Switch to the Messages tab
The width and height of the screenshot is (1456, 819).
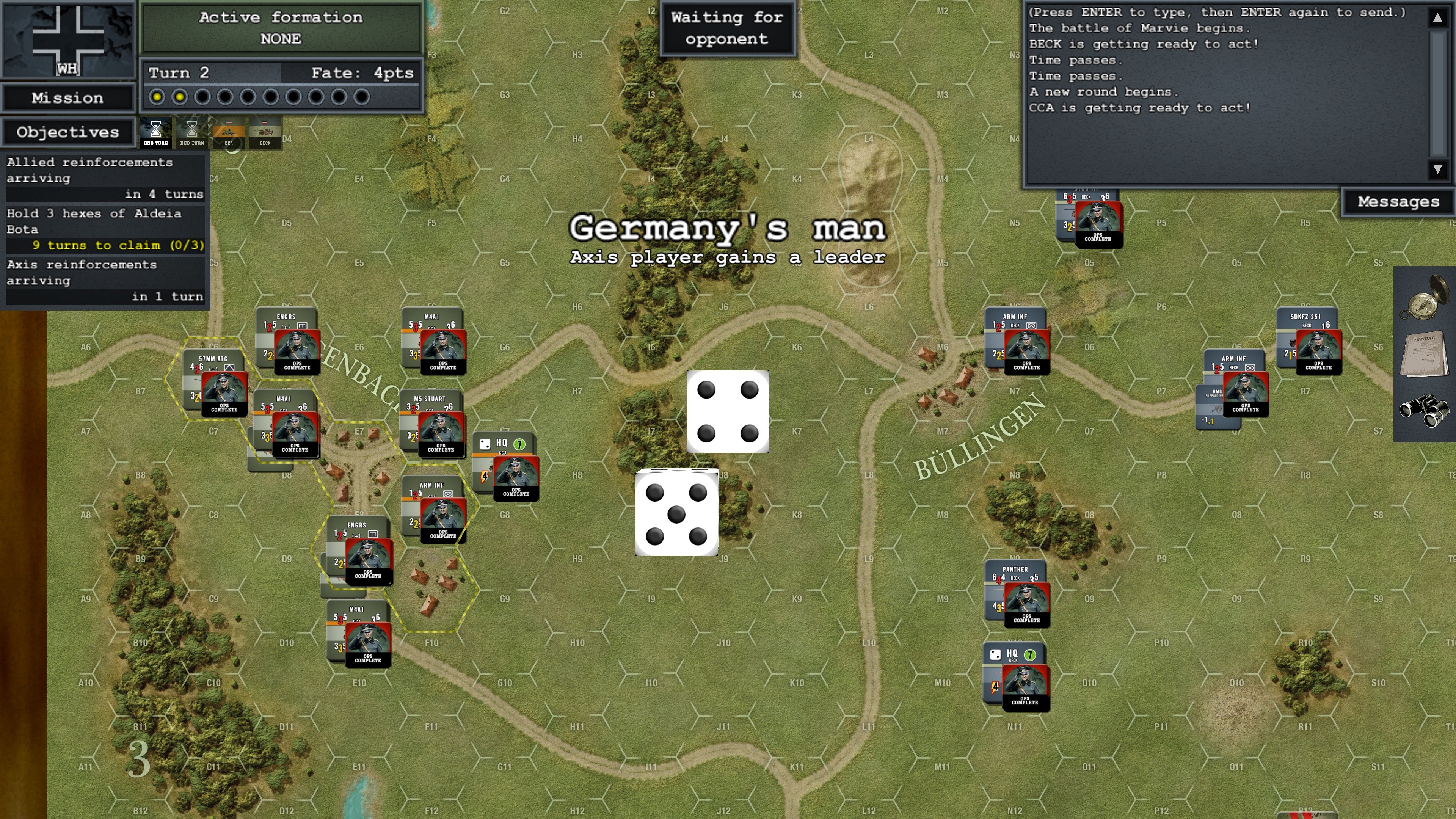1398,202
